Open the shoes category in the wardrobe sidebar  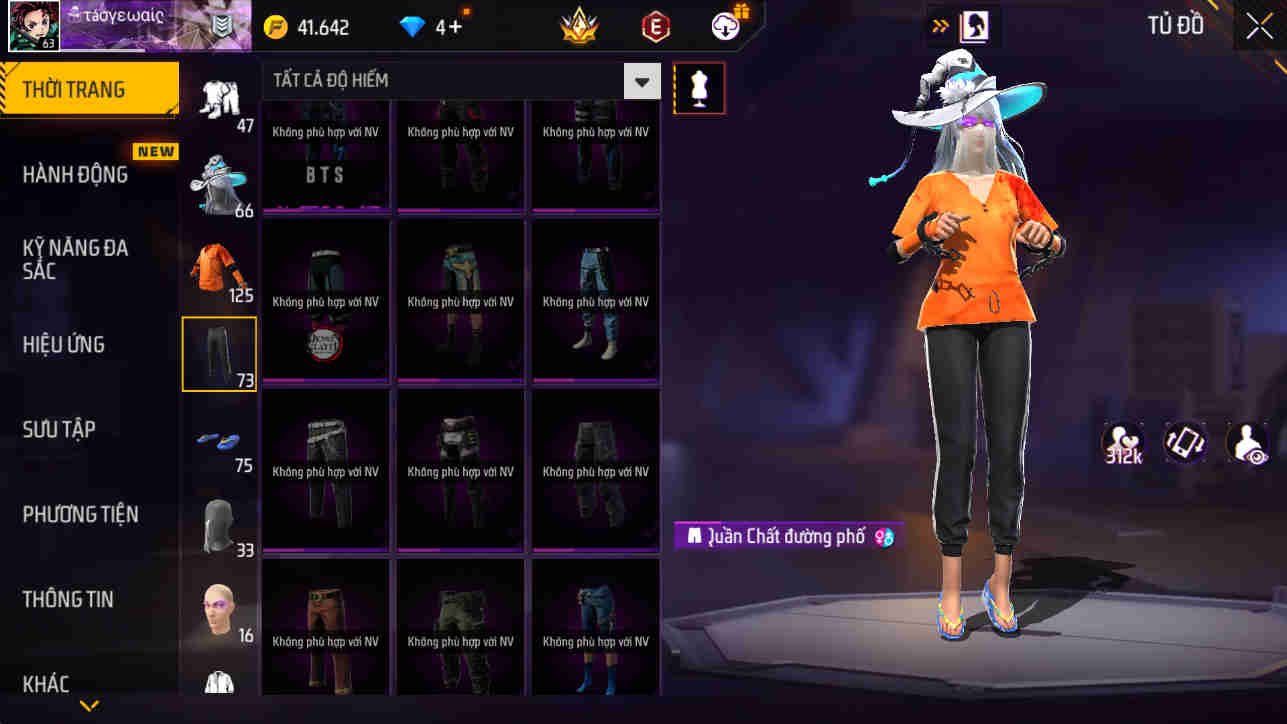click(x=219, y=440)
